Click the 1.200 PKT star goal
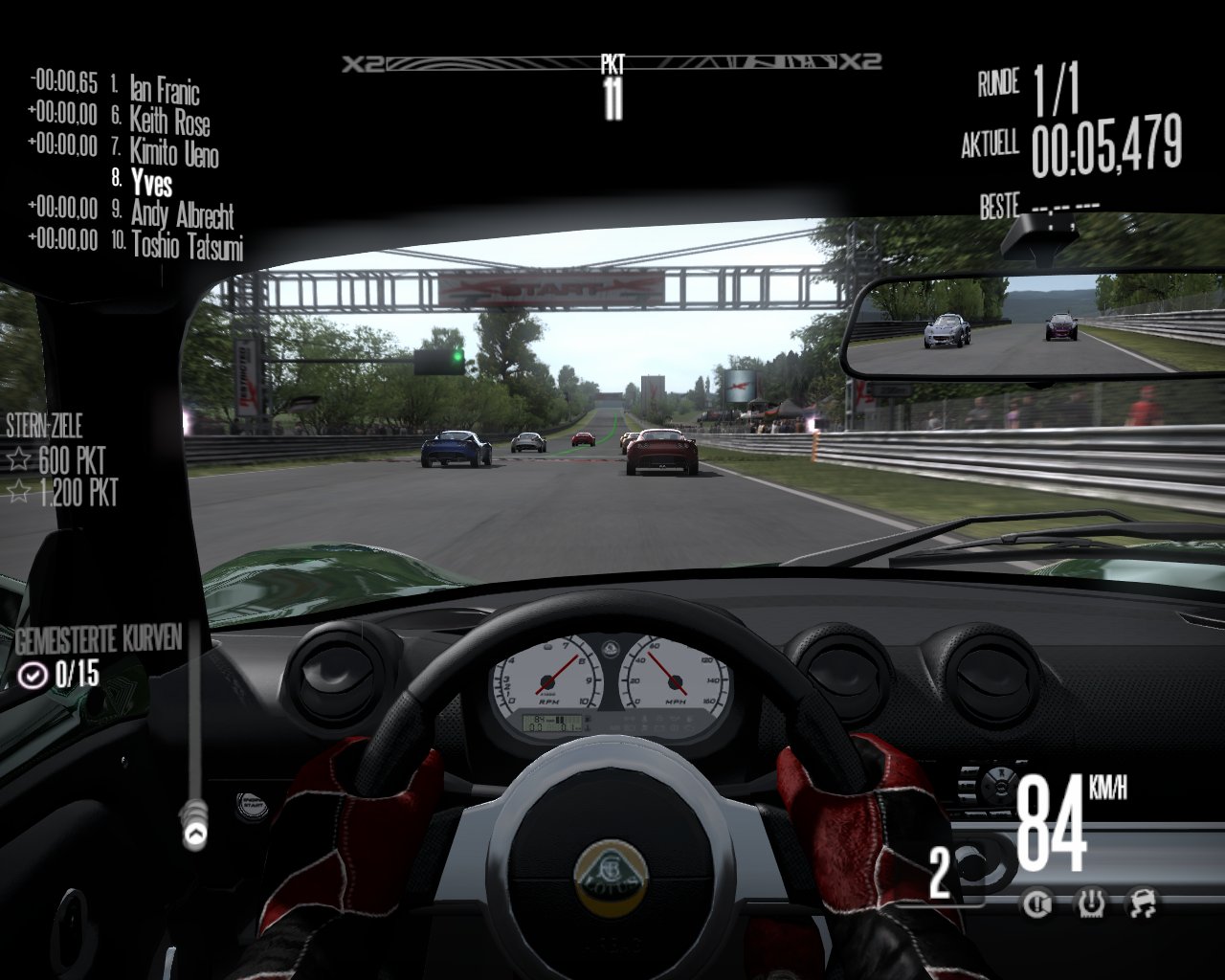Screen dimensions: 1225x980 78,493
